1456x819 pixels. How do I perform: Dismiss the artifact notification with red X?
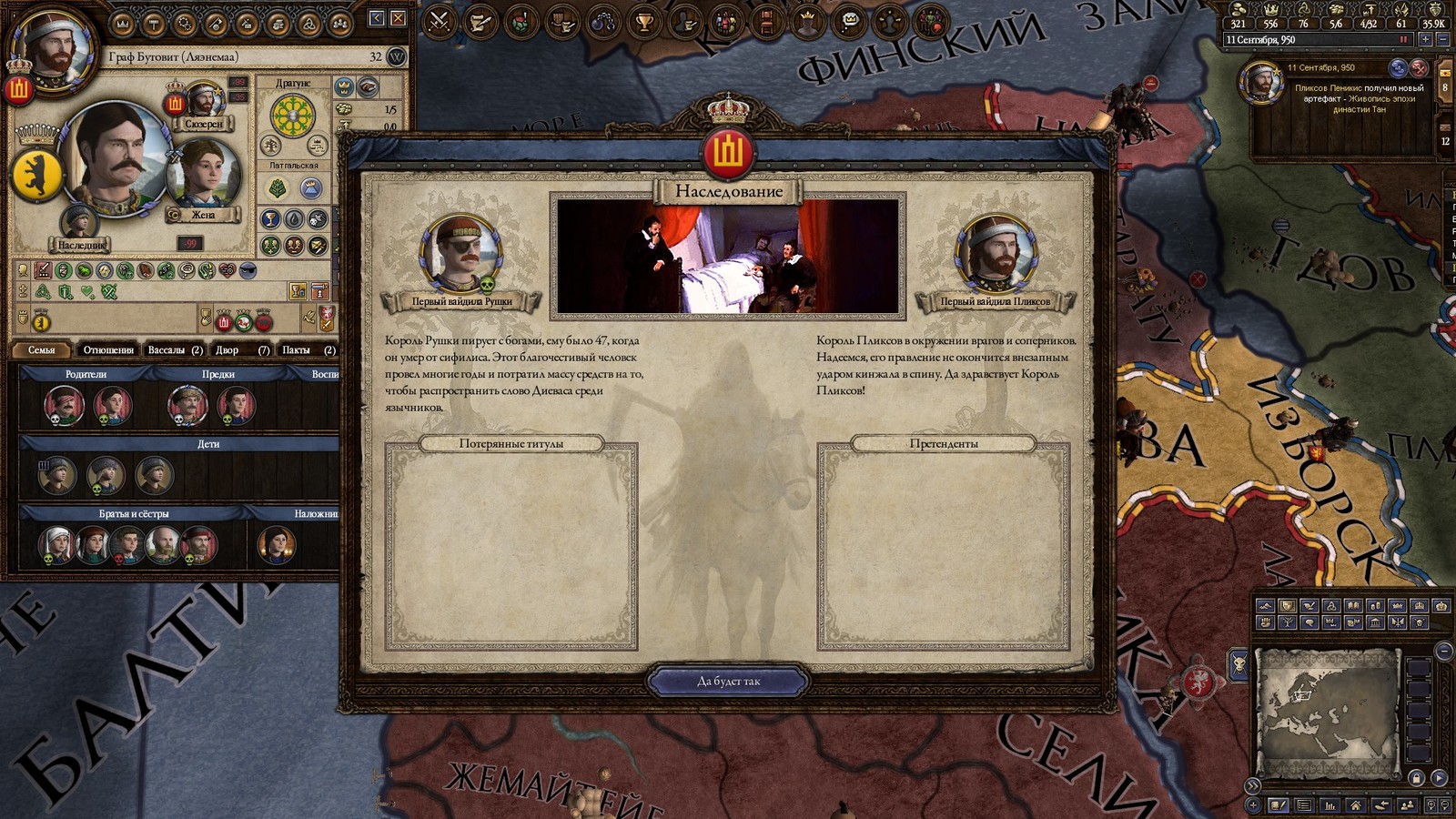(1419, 67)
